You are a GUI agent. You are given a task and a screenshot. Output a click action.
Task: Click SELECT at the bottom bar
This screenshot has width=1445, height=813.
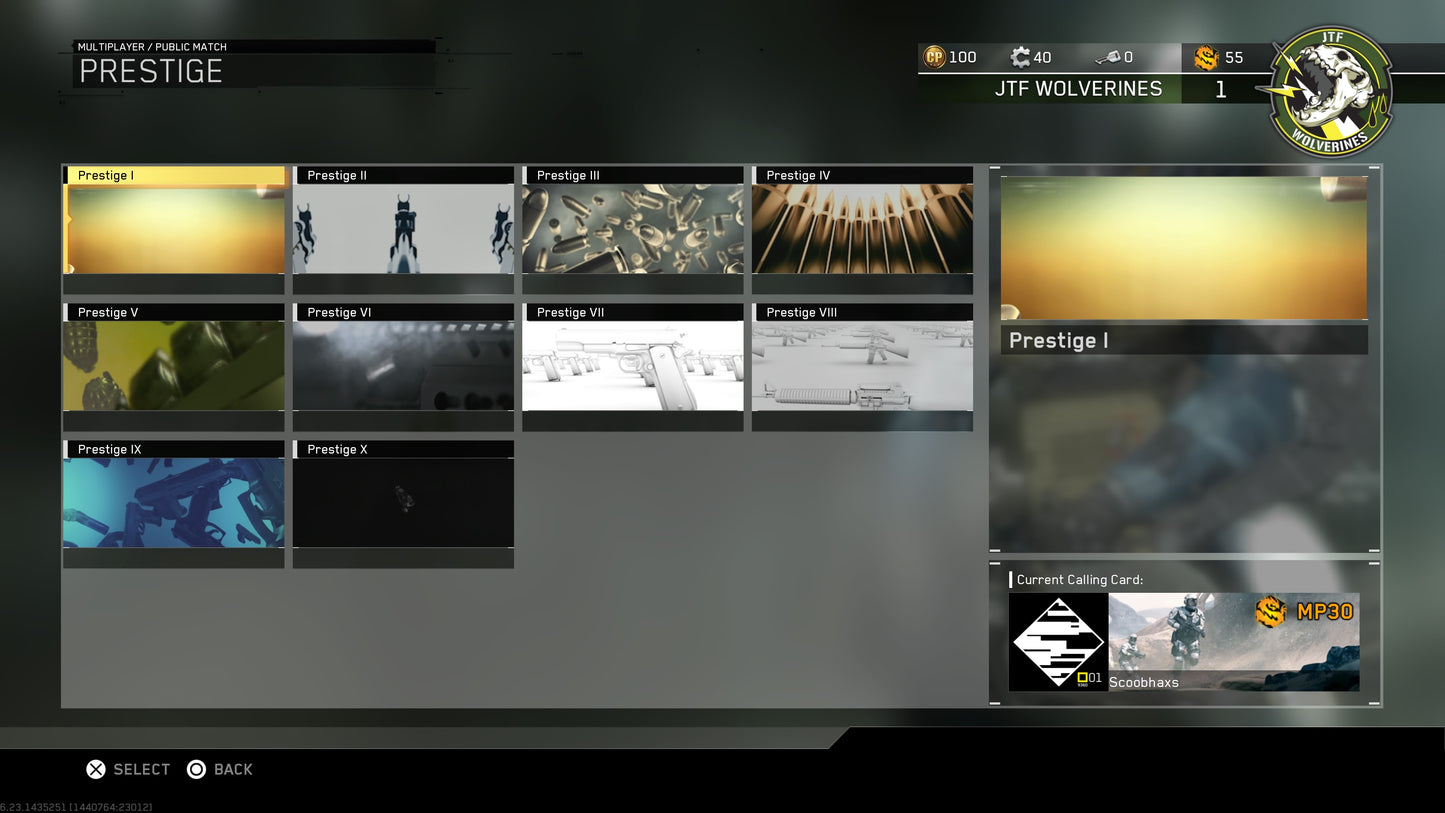(x=128, y=769)
